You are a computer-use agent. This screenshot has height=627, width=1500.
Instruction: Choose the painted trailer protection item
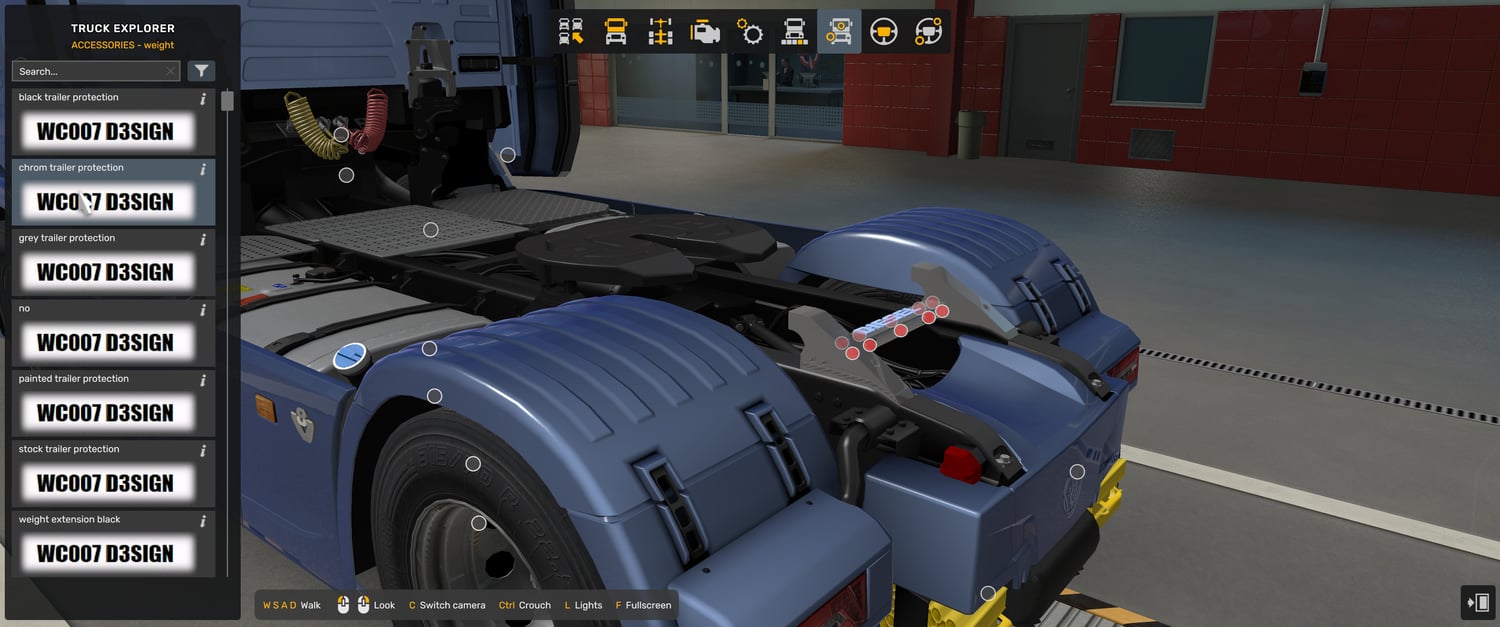(x=105, y=412)
